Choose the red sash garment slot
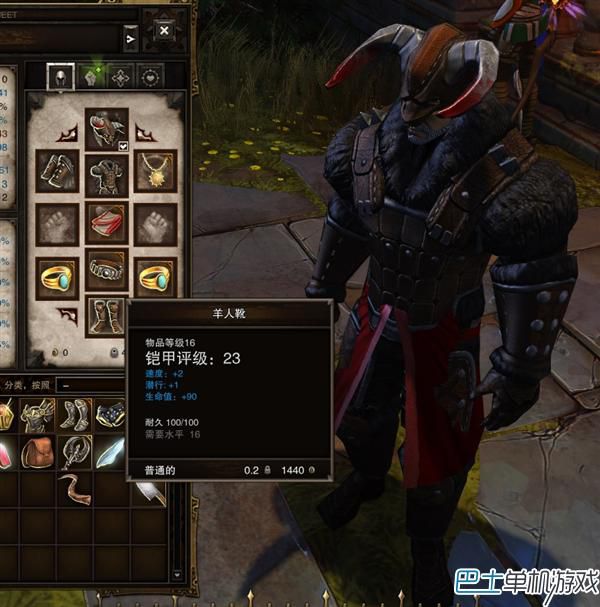 point(106,222)
